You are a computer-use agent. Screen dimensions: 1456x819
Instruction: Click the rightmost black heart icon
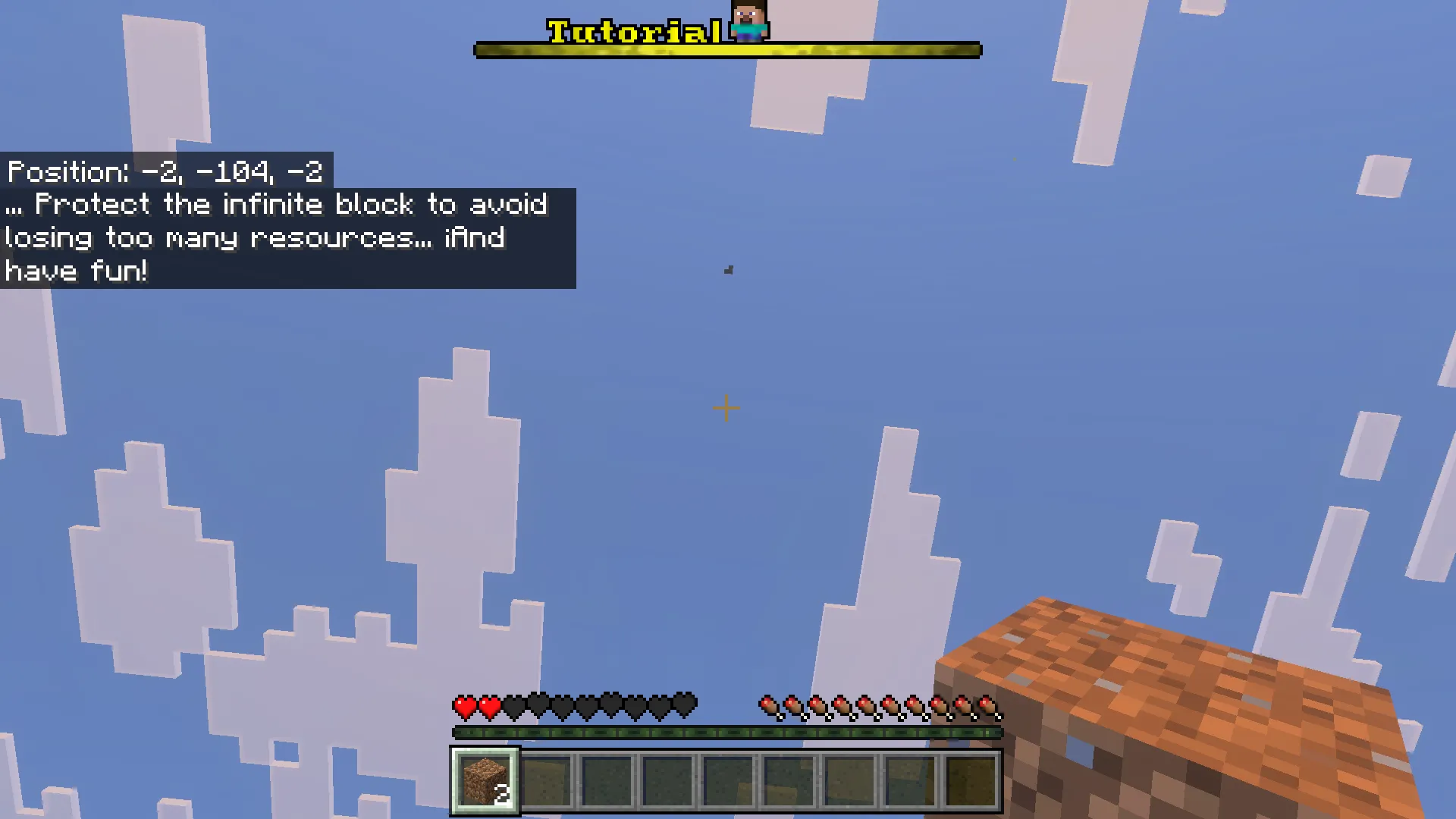pyautogui.click(x=686, y=705)
